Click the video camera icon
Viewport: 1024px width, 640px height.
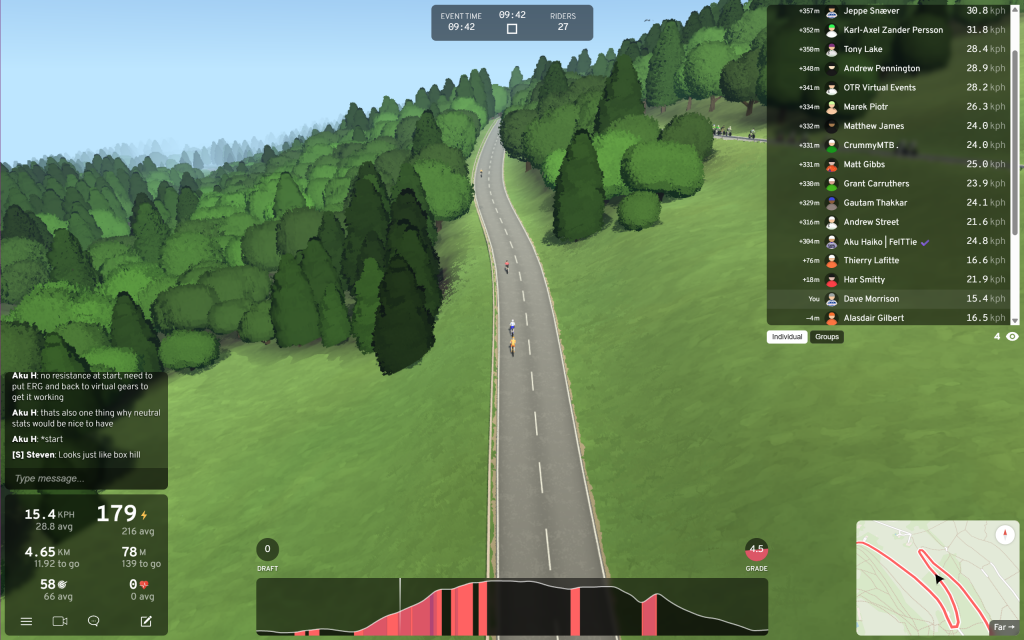click(60, 621)
